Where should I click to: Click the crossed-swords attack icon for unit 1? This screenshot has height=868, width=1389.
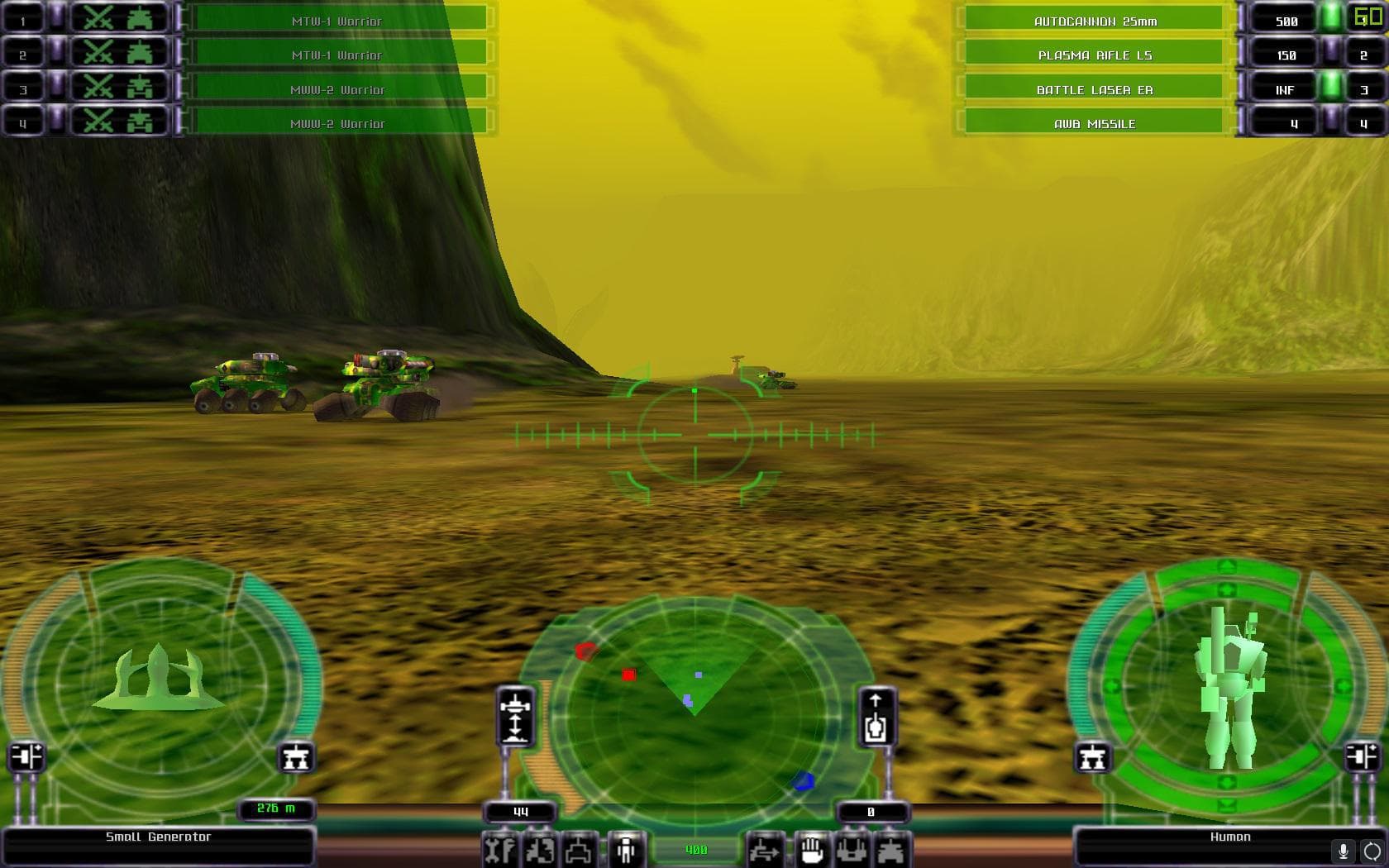pos(98,17)
